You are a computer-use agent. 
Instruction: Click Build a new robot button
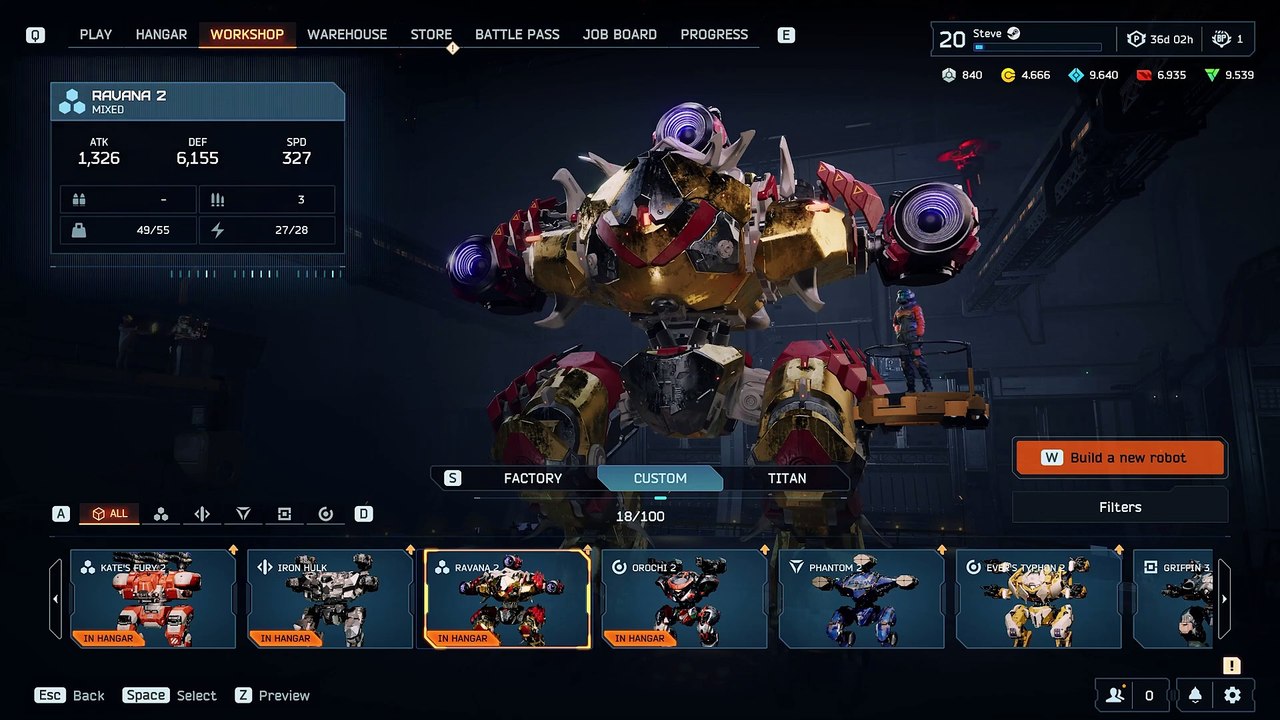point(1120,458)
